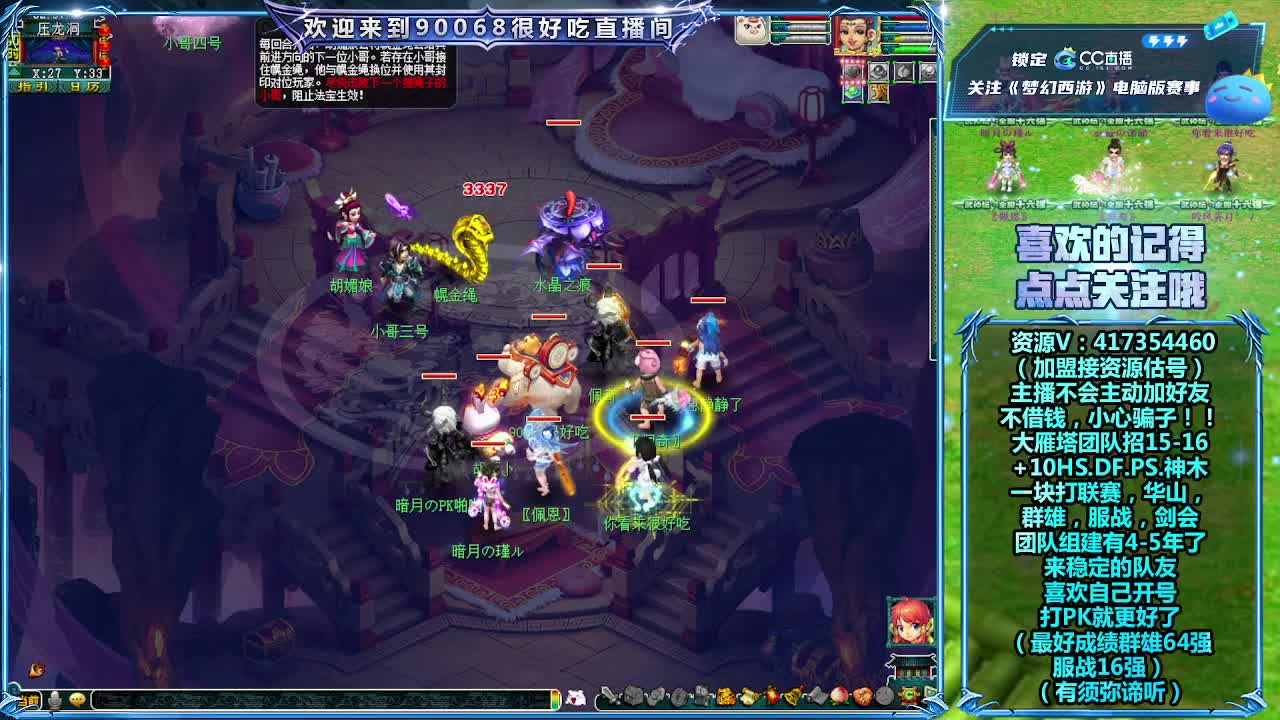
Task: Click the pagoda tower icon at bottom right
Action: tap(911, 666)
